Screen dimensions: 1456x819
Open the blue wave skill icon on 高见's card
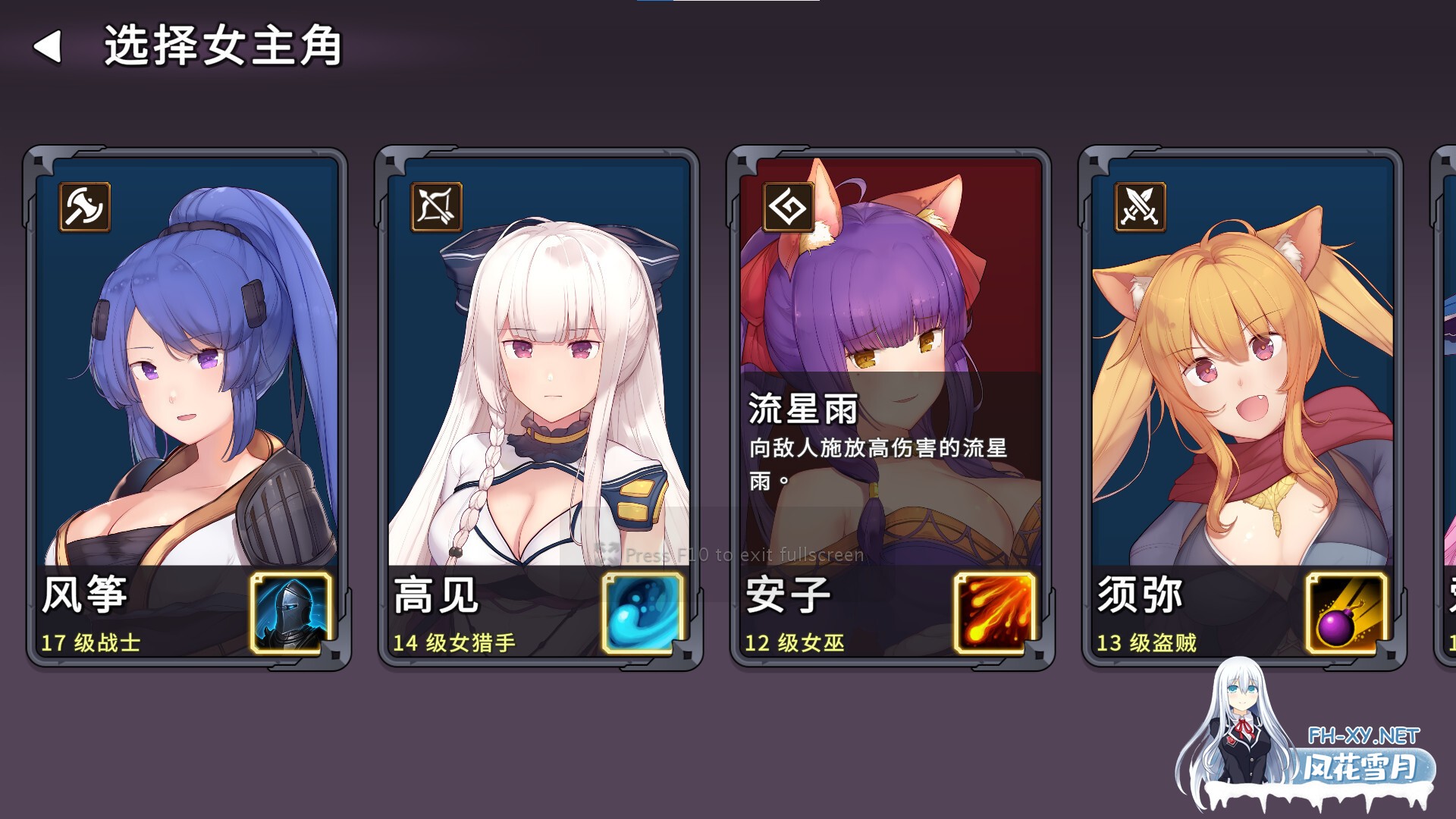(639, 614)
